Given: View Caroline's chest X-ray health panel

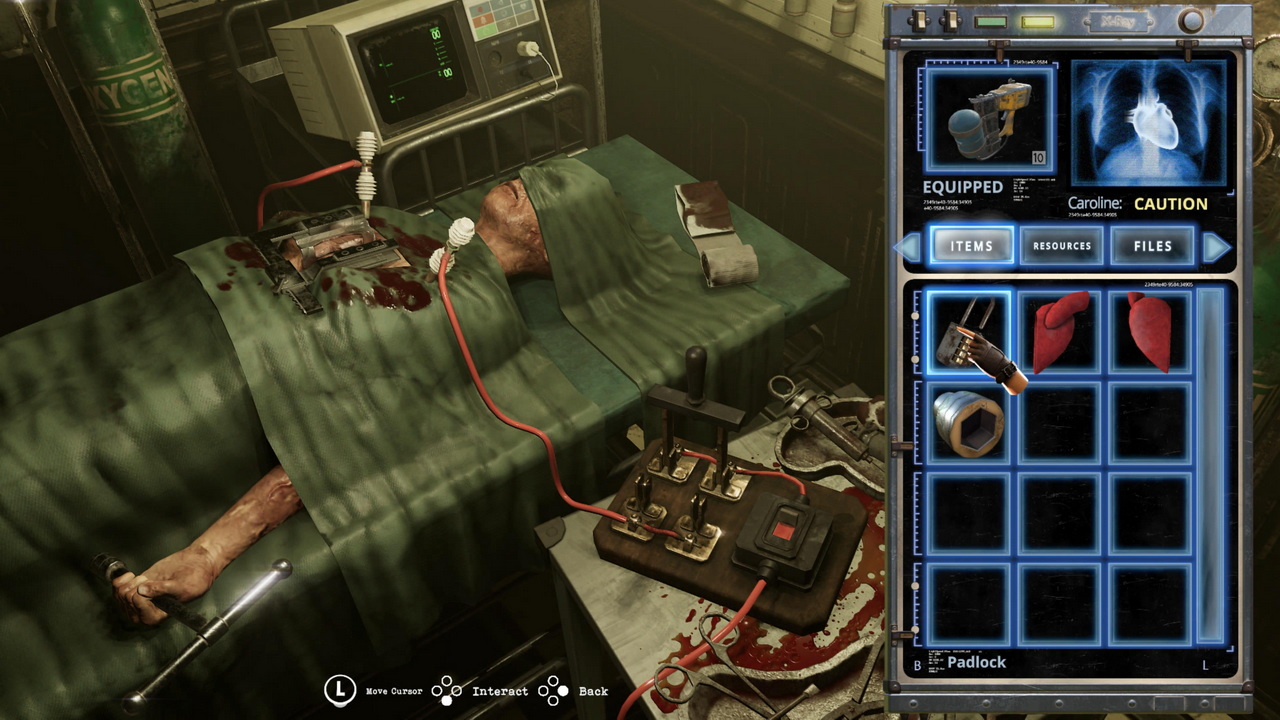Looking at the screenshot, I should (x=1148, y=123).
